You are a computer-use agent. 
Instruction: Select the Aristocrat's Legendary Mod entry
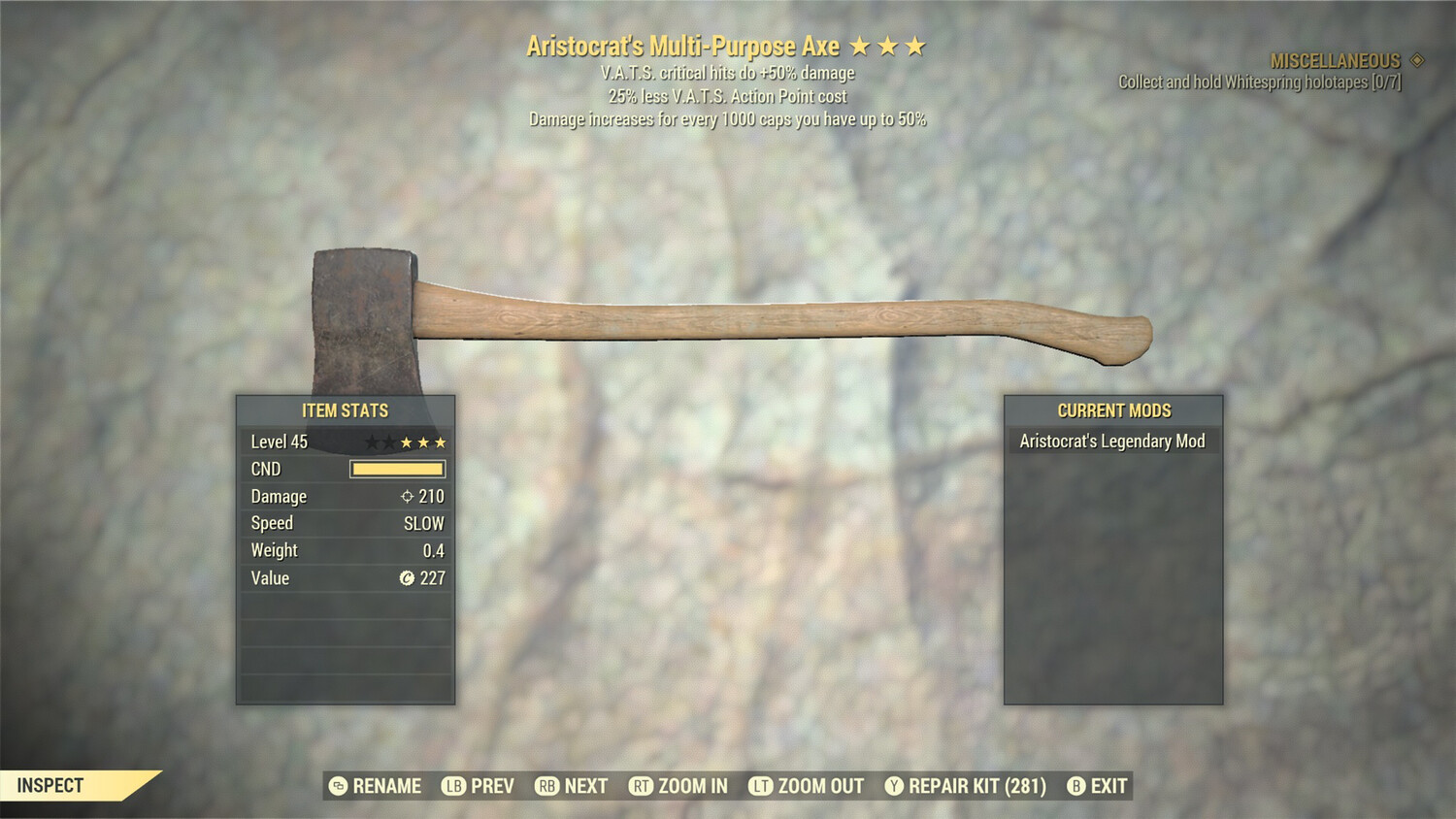tap(1111, 442)
